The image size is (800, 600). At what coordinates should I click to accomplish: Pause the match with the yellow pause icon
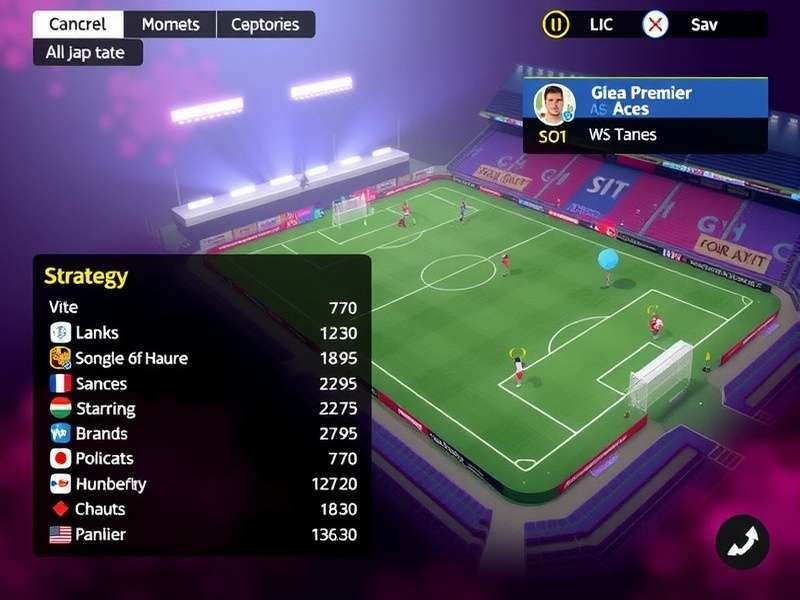pyautogui.click(x=555, y=24)
